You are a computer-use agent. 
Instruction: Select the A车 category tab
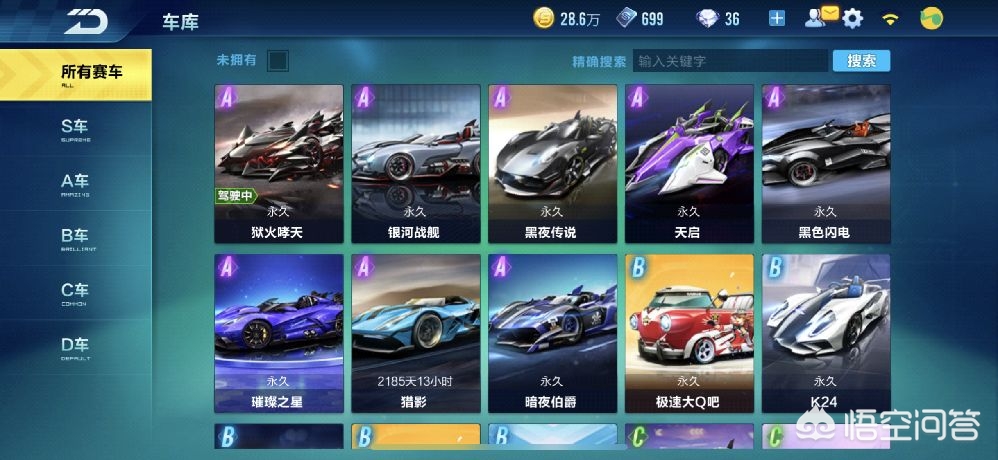pos(75,183)
